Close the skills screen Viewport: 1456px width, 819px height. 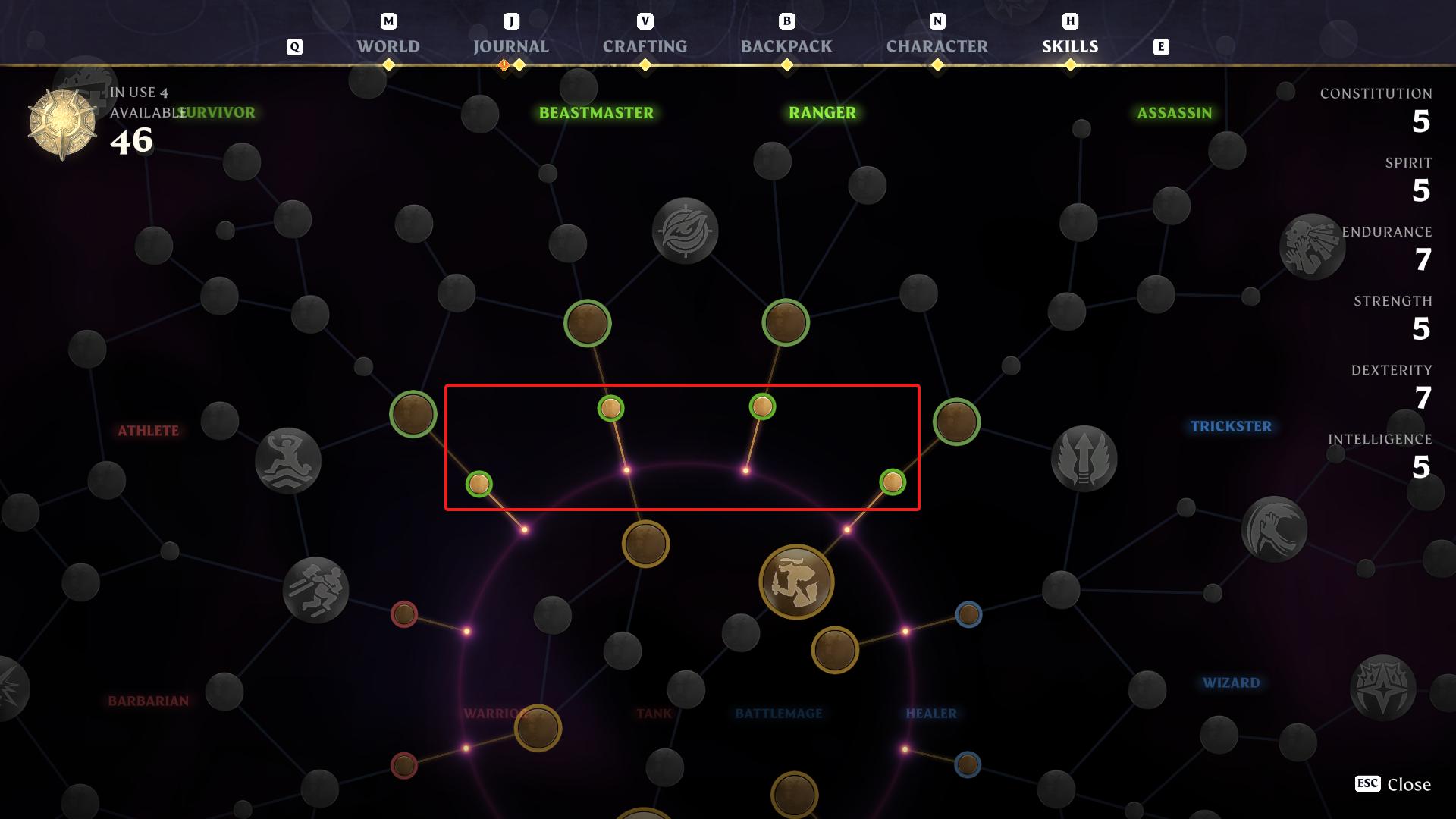1393,784
